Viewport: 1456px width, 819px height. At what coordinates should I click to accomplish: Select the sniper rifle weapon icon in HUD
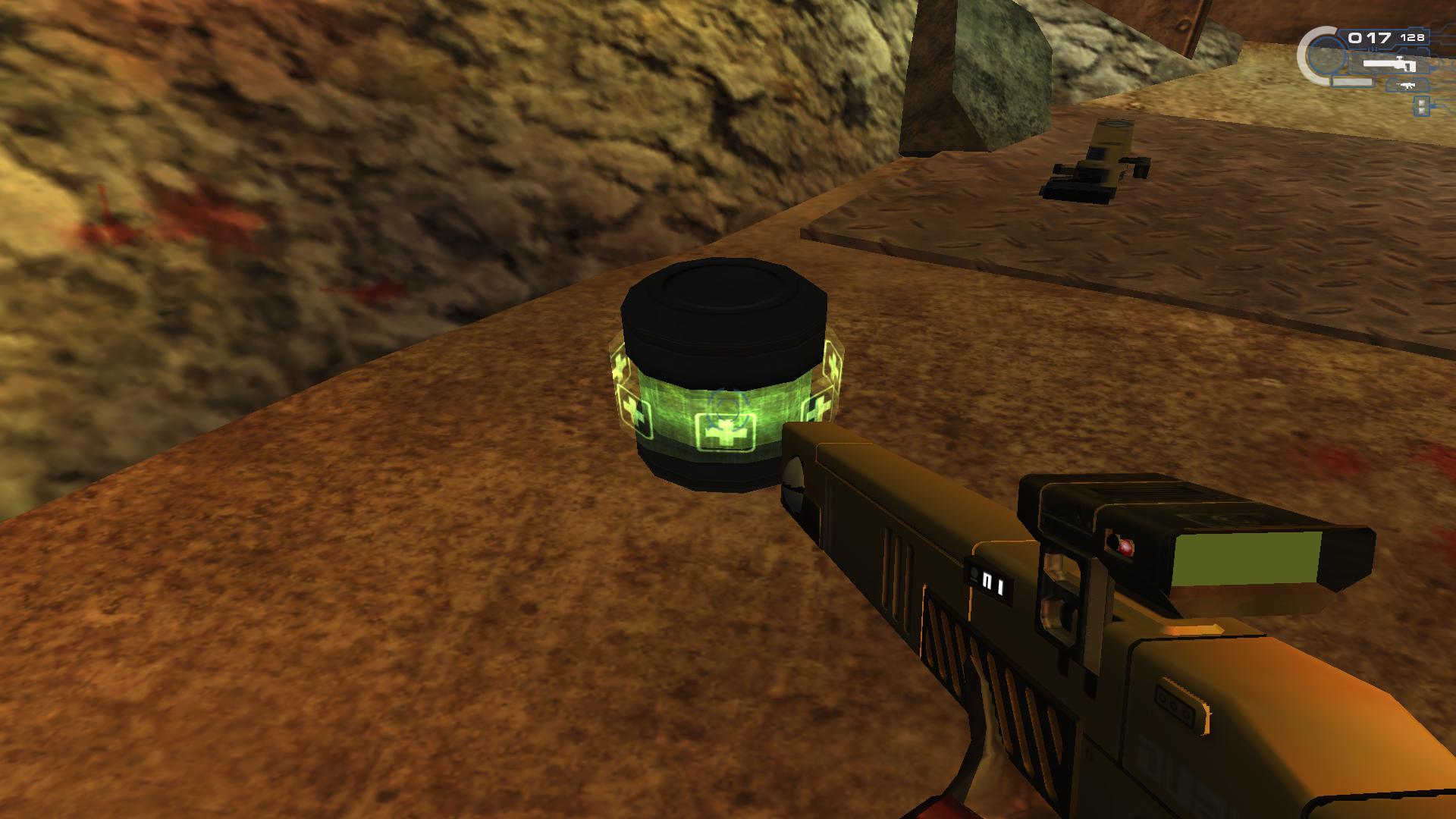coord(1389,63)
